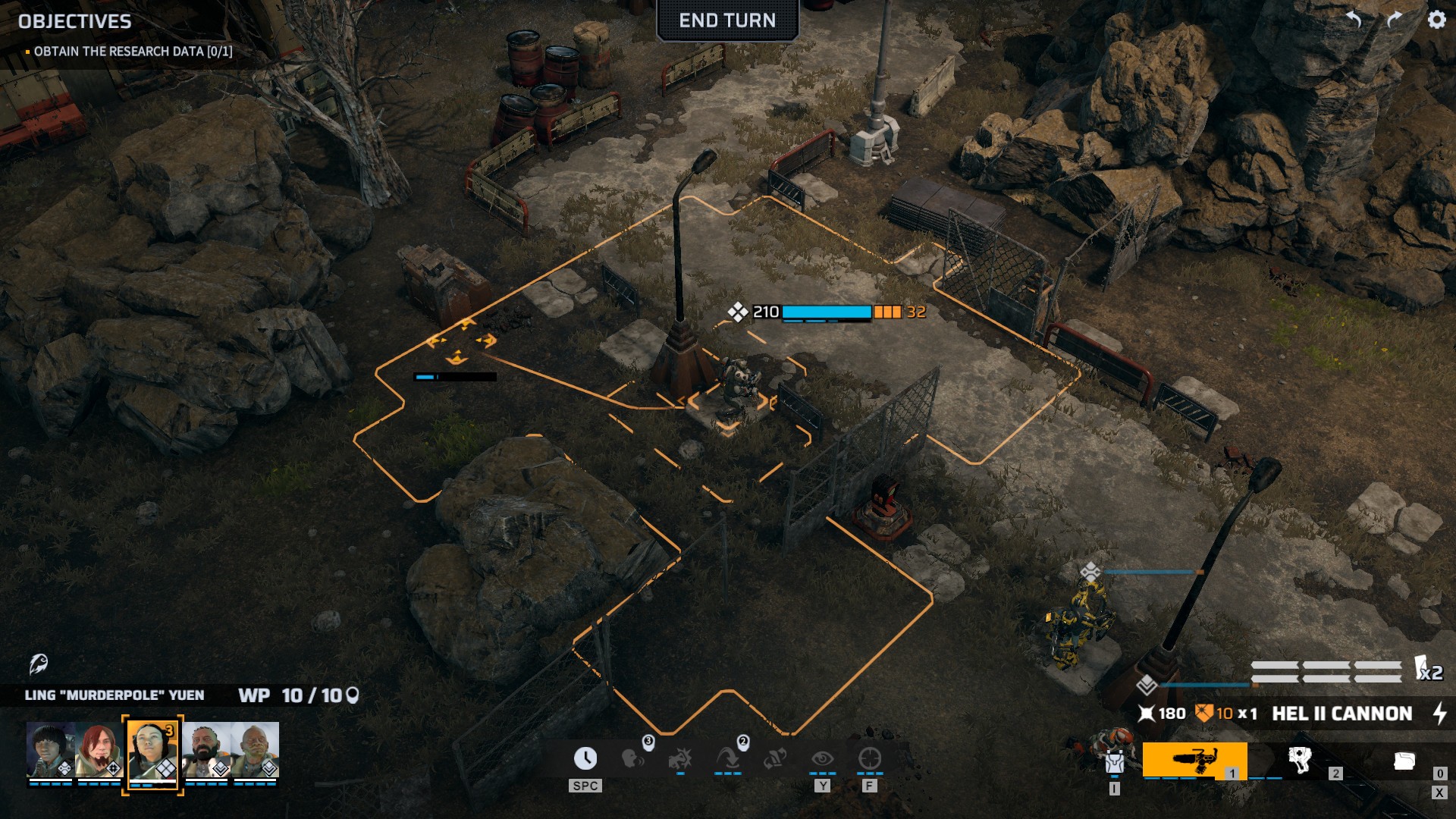Activate the crosshair aim ability

(869, 758)
